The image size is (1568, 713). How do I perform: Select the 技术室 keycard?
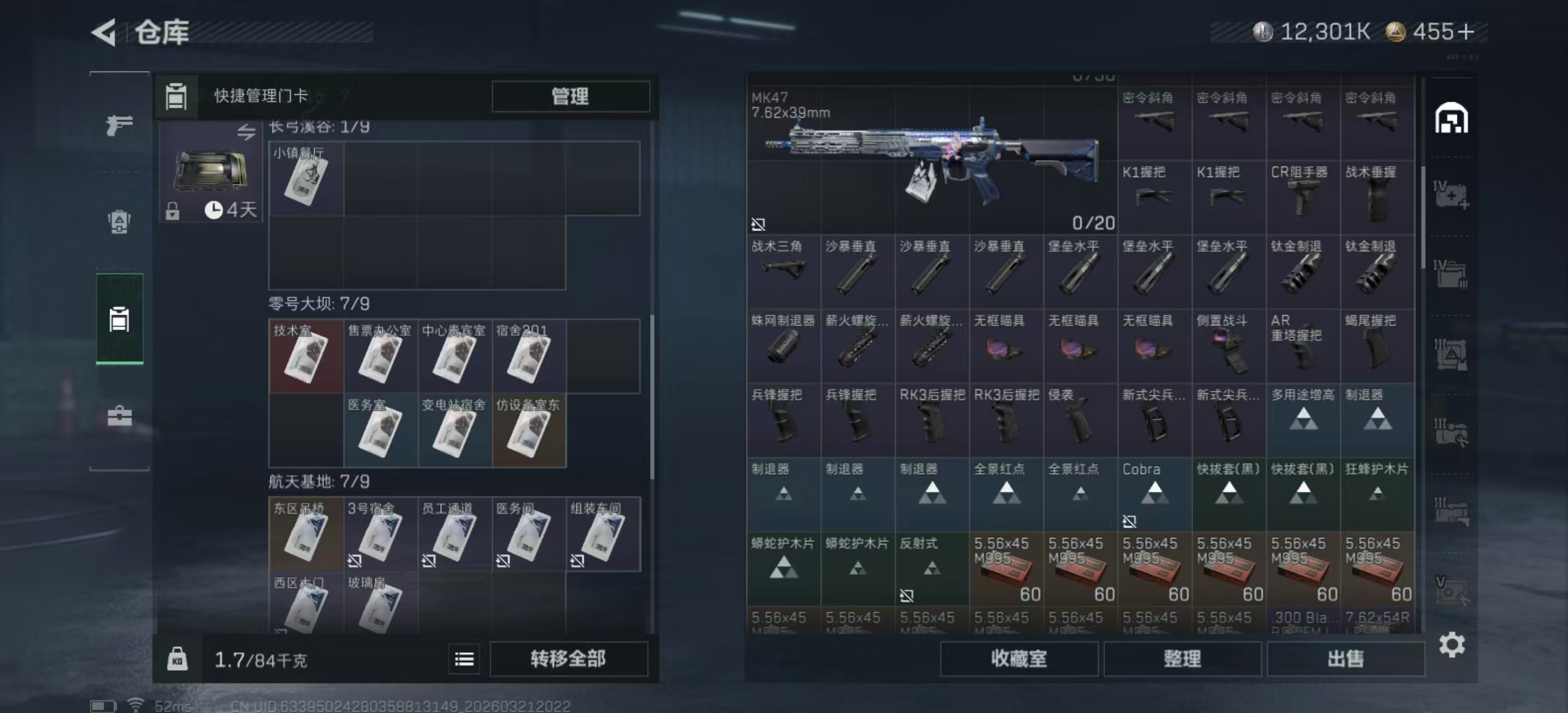click(x=306, y=356)
